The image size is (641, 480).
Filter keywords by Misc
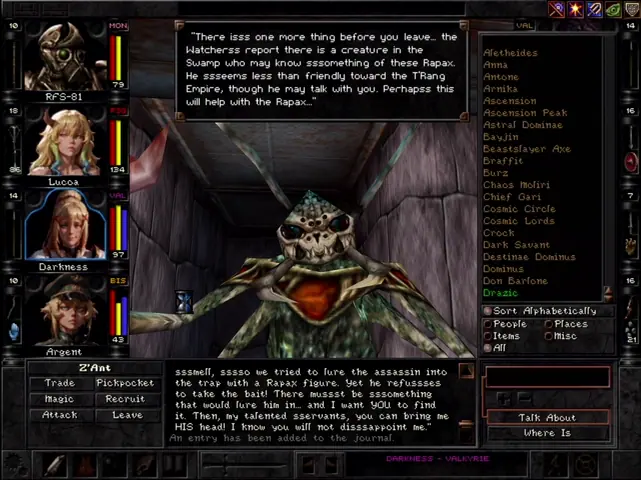coord(549,336)
